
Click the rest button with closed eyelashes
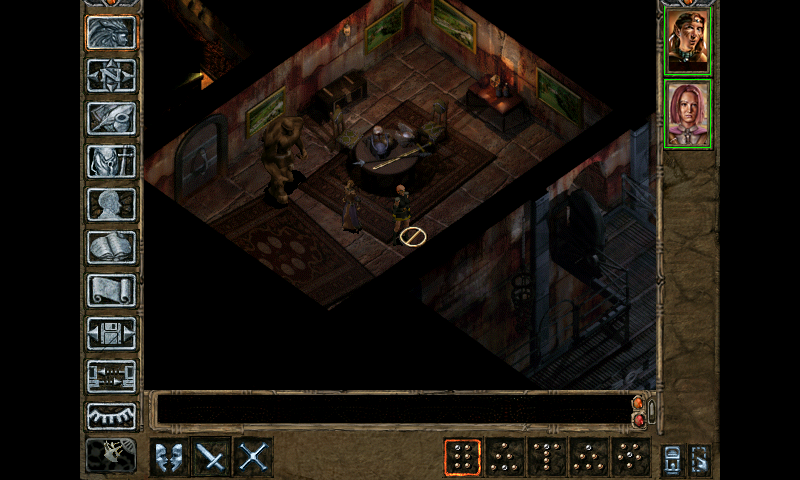coord(111,416)
